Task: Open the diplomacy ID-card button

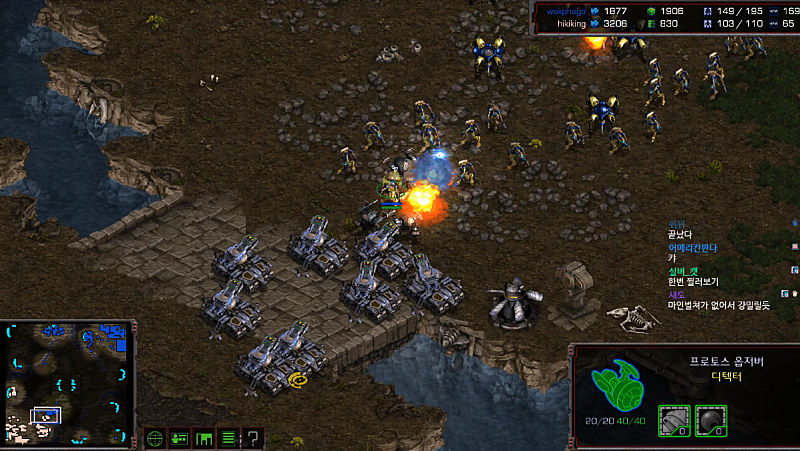Action: (180, 438)
